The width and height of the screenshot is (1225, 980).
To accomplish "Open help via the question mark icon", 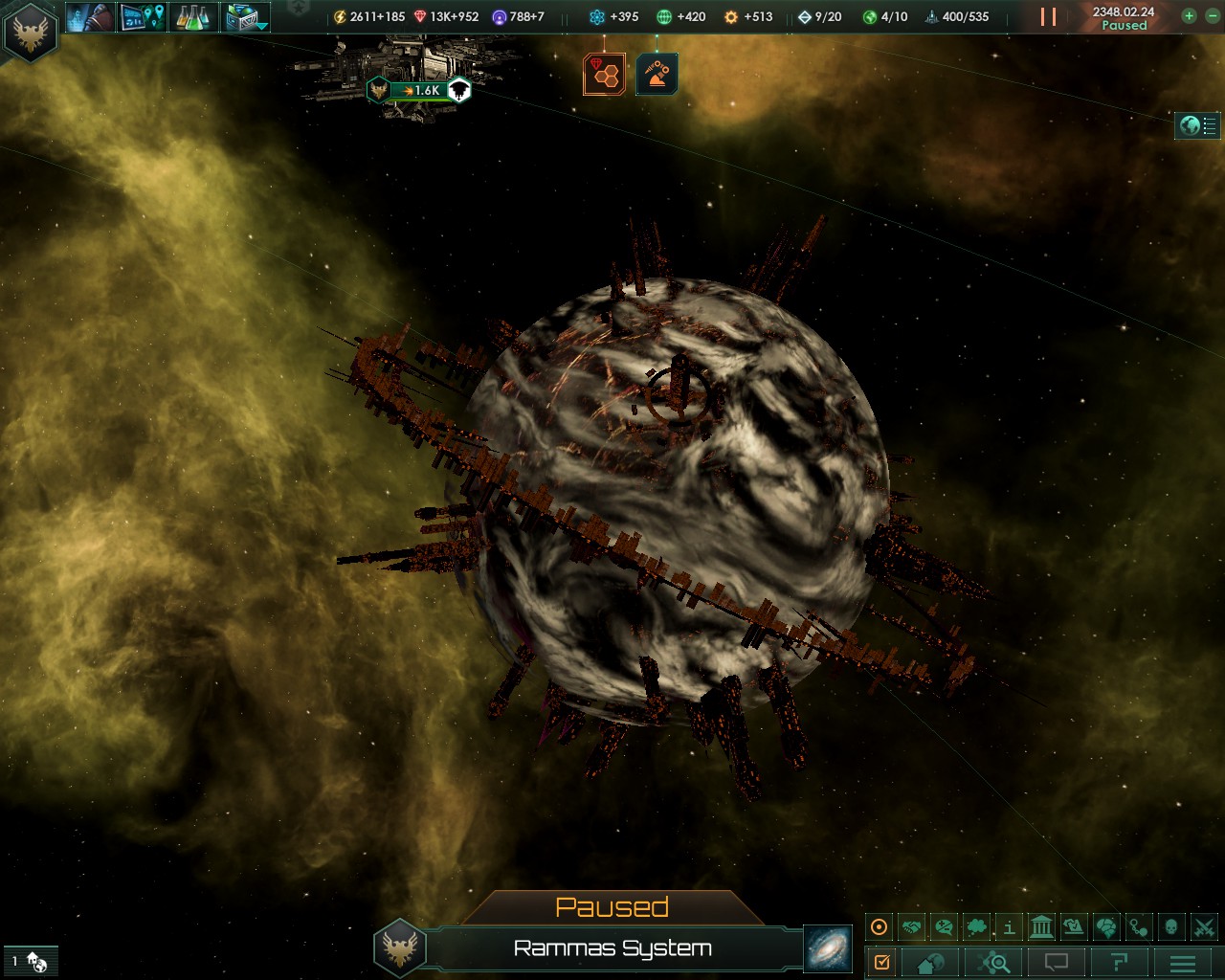I will point(1121,961).
